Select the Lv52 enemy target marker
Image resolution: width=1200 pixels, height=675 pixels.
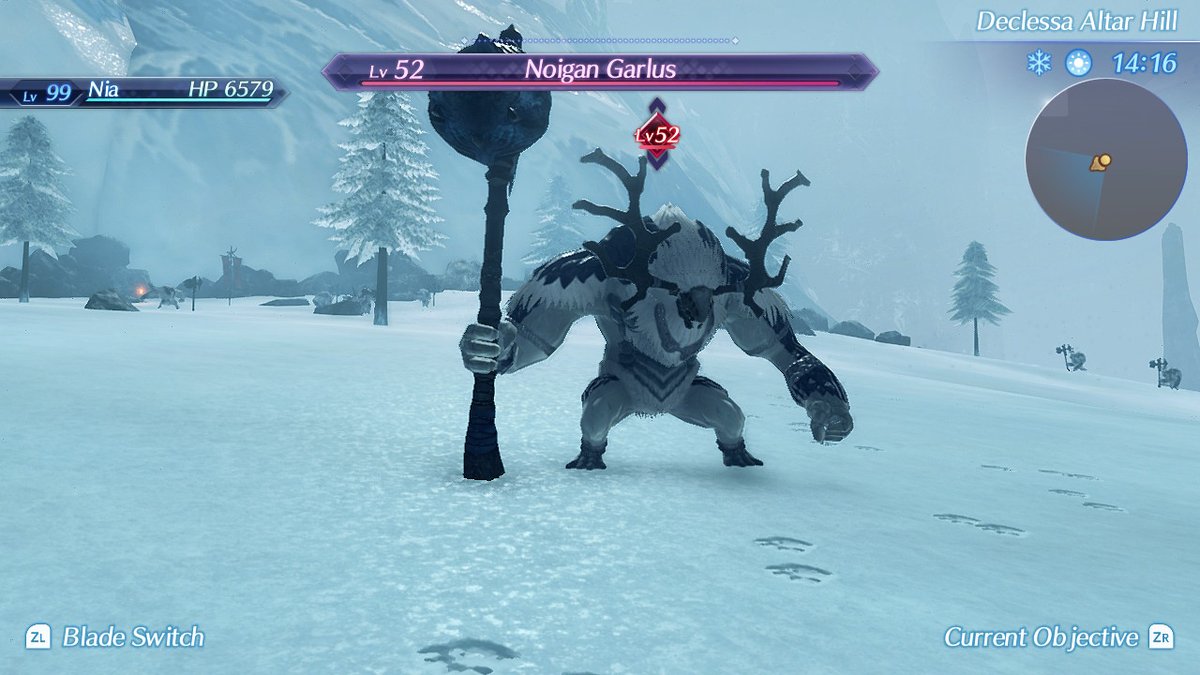click(x=657, y=134)
